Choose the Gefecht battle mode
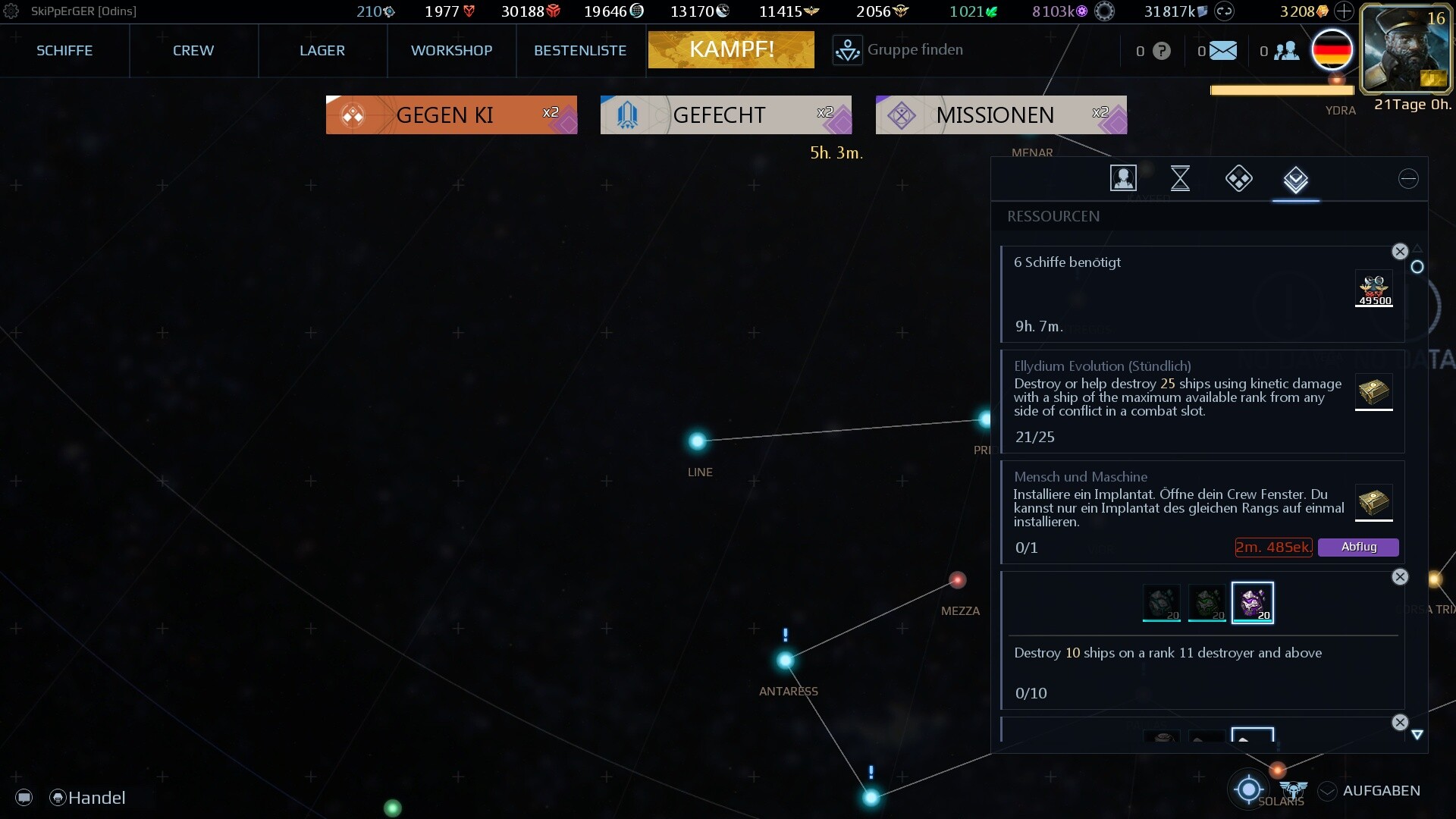This screenshot has height=819, width=1456. (726, 115)
